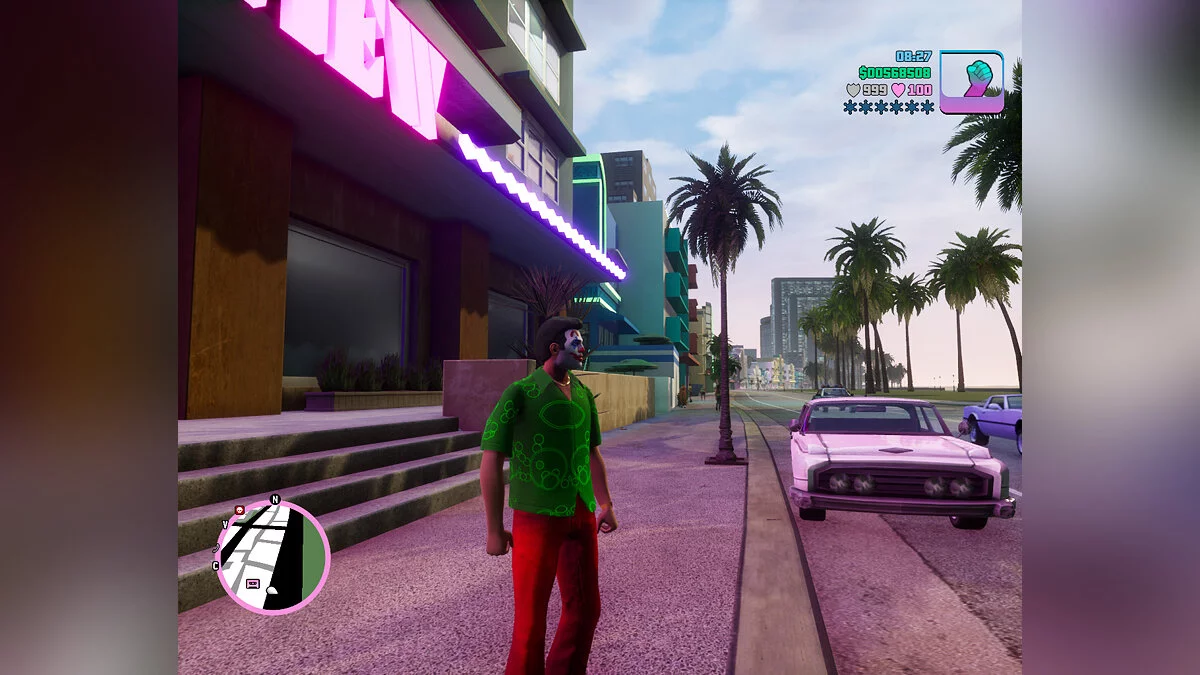Select the cassette tape marker on the minimap
The image size is (1200, 675).
click(x=252, y=583)
